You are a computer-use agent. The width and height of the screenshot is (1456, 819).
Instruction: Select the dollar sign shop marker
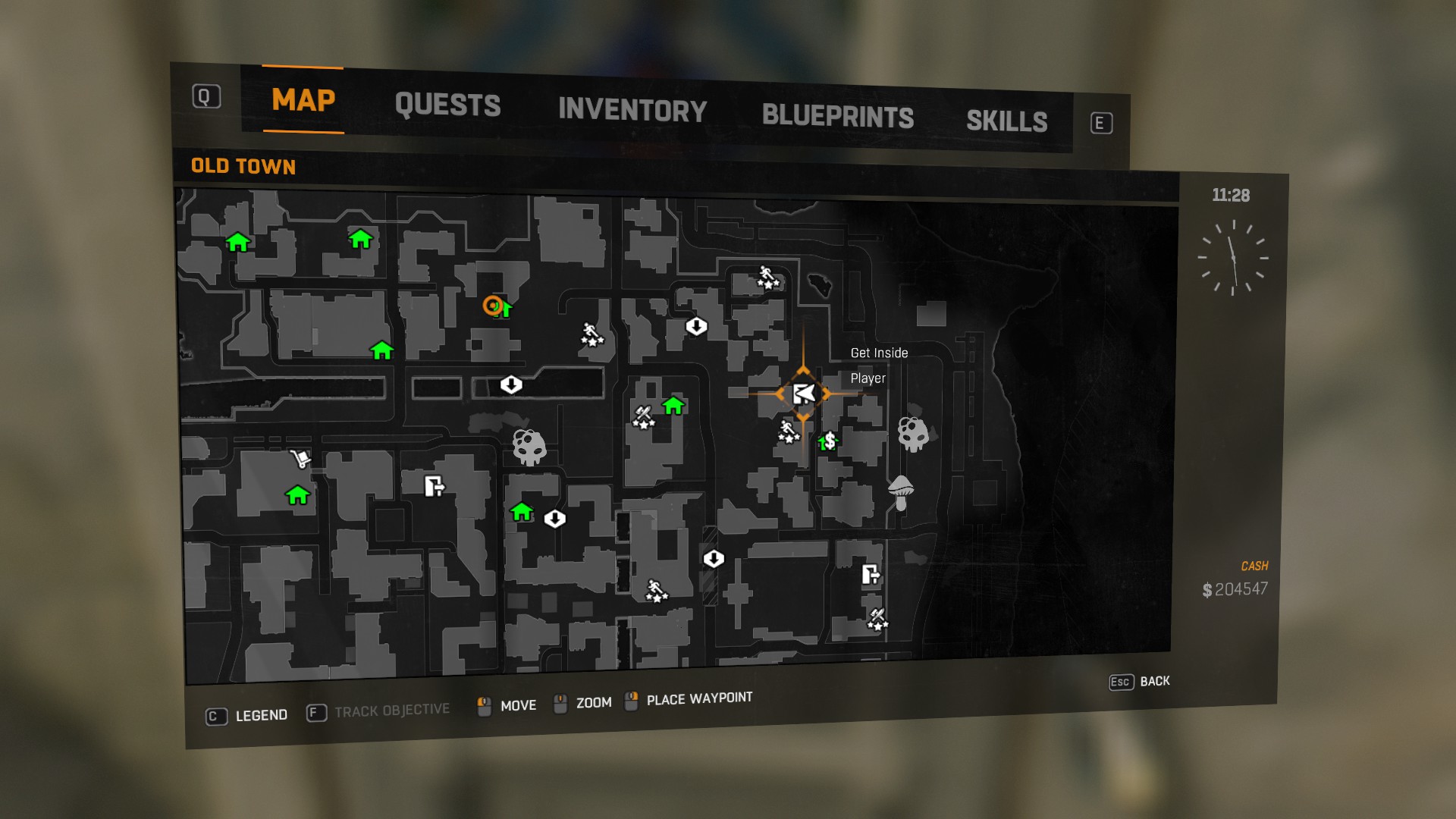coord(829,441)
